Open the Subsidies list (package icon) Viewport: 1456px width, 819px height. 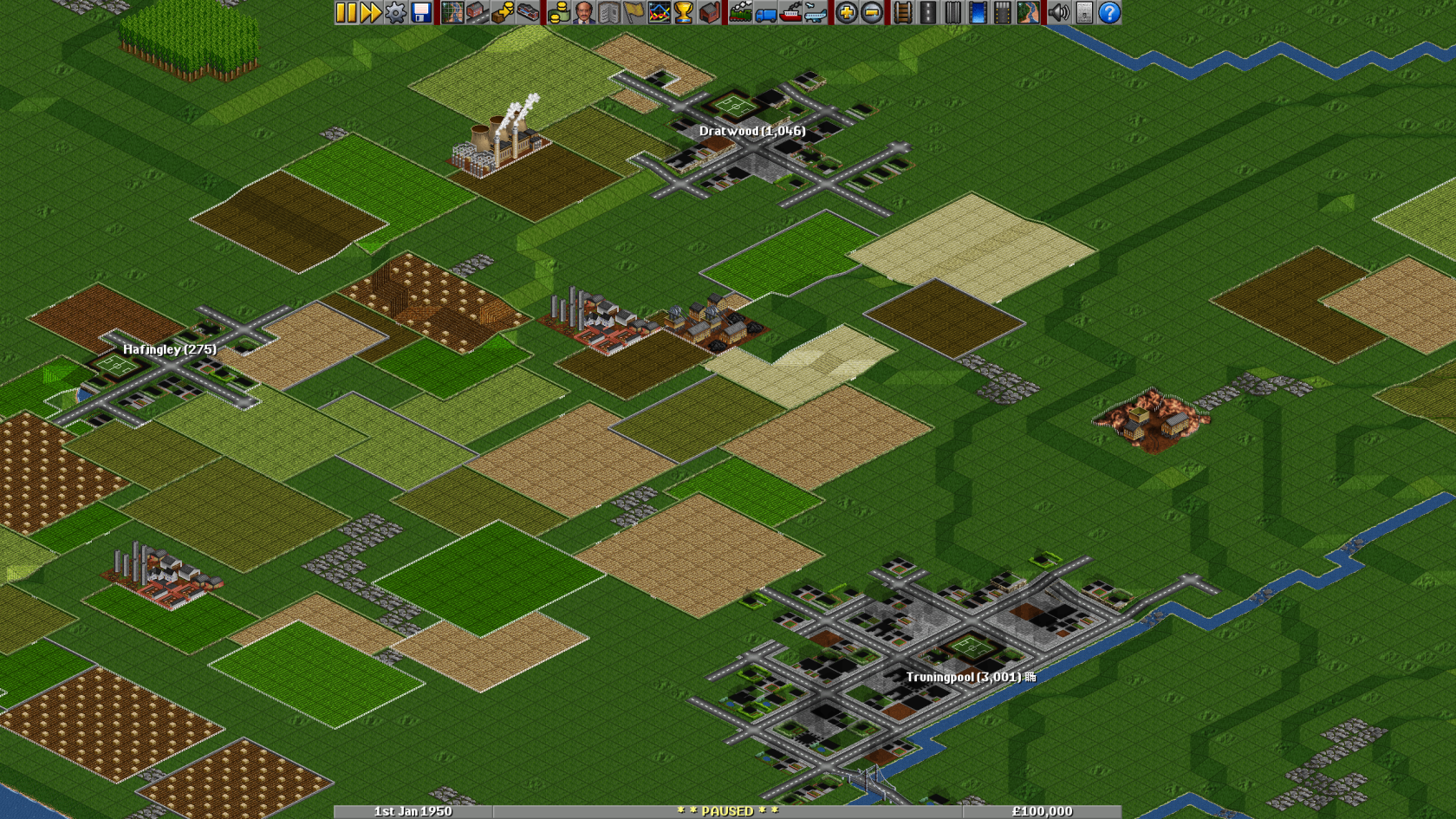[x=501, y=12]
